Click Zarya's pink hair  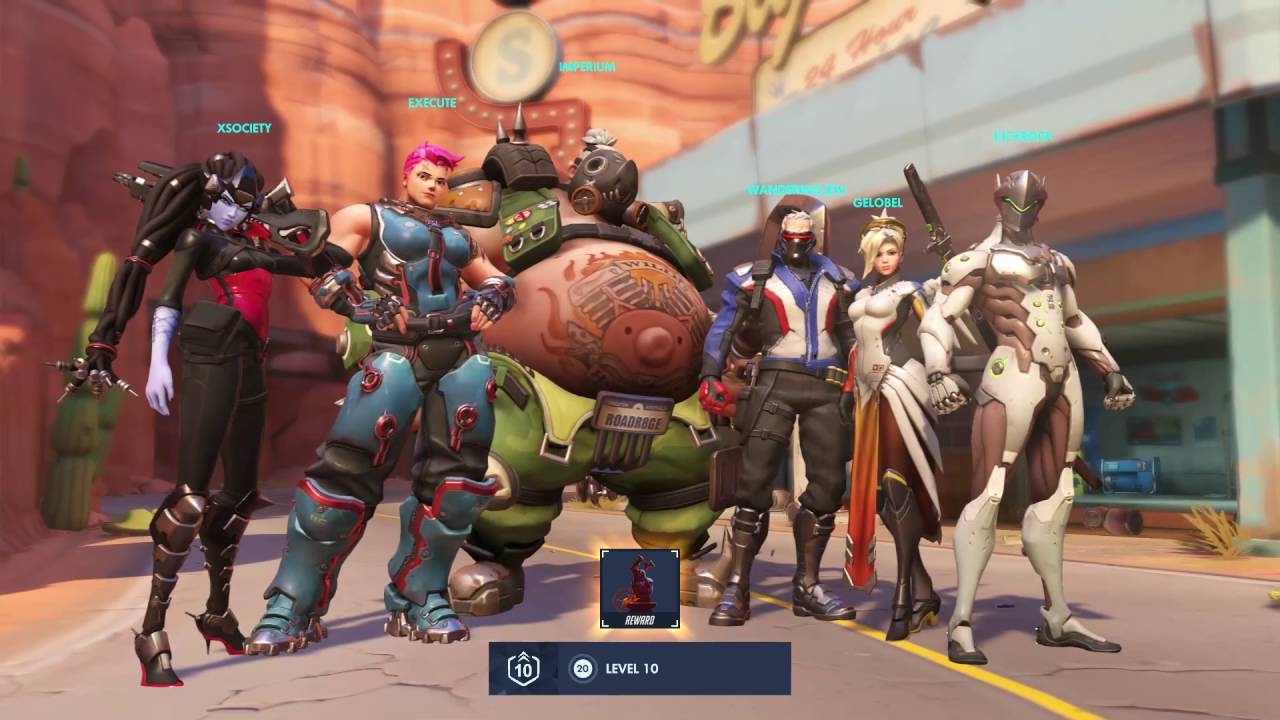click(x=430, y=155)
